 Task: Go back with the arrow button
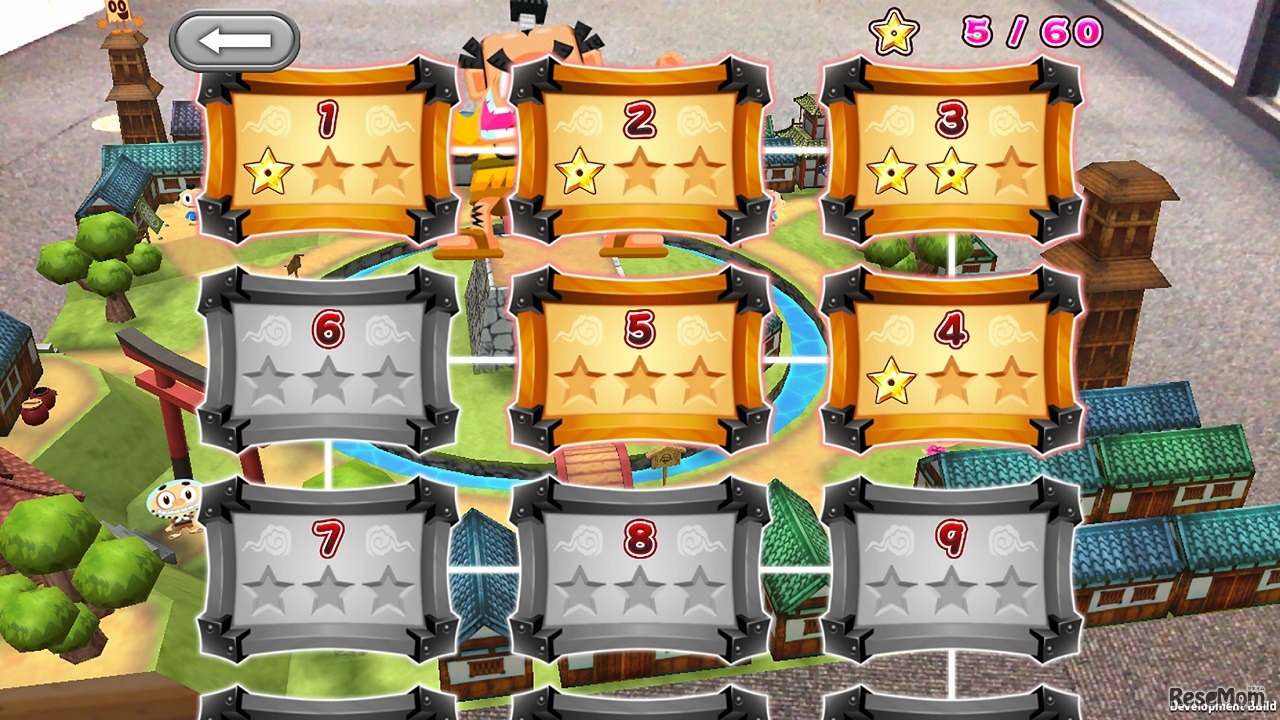(x=235, y=41)
